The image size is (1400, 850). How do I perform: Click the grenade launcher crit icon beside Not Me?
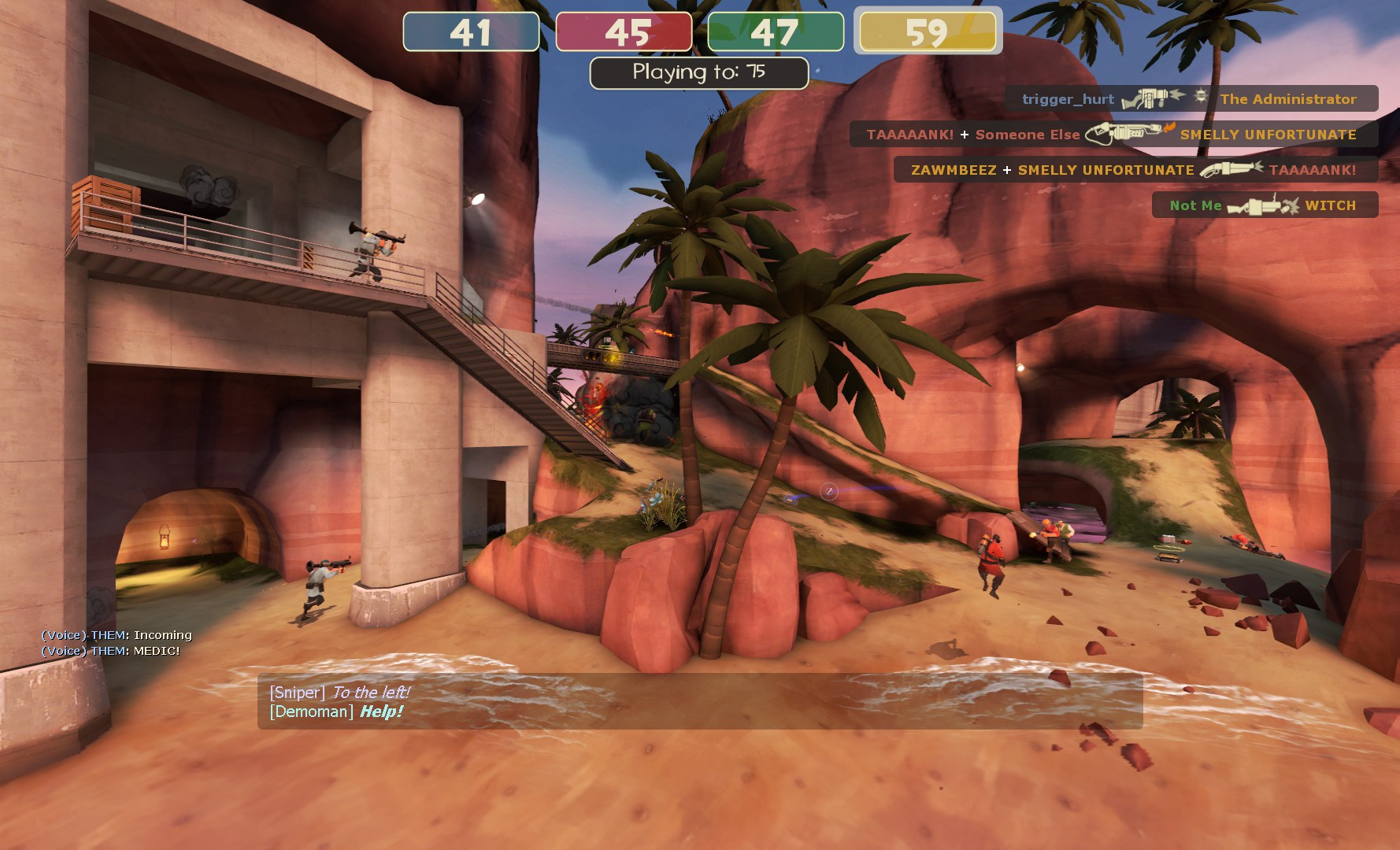click(x=1252, y=206)
